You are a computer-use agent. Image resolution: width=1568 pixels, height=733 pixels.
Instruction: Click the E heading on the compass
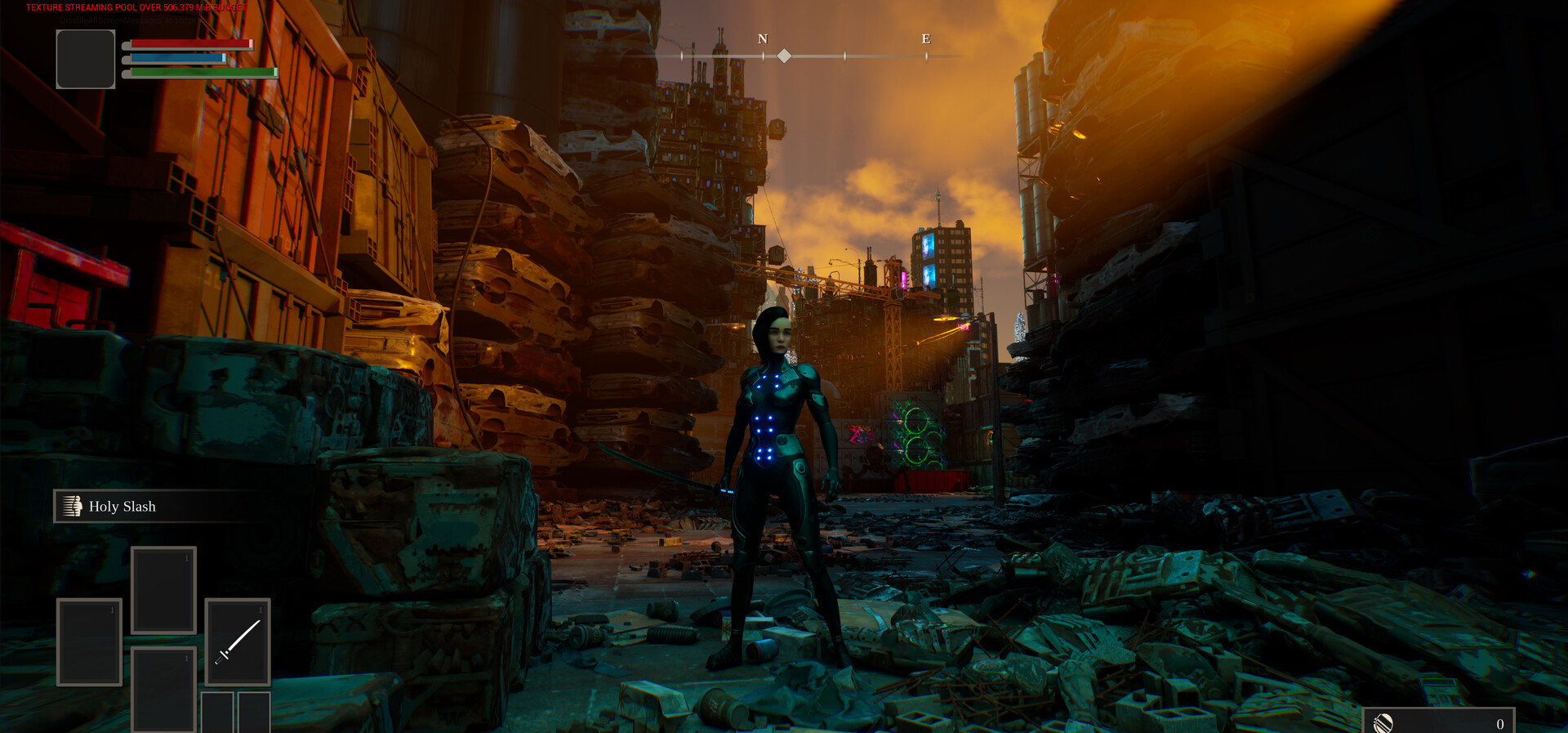click(924, 37)
